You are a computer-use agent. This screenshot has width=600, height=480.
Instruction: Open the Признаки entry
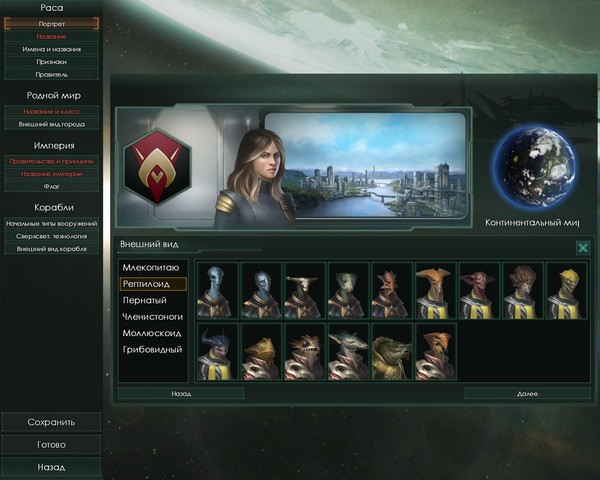coord(51,61)
